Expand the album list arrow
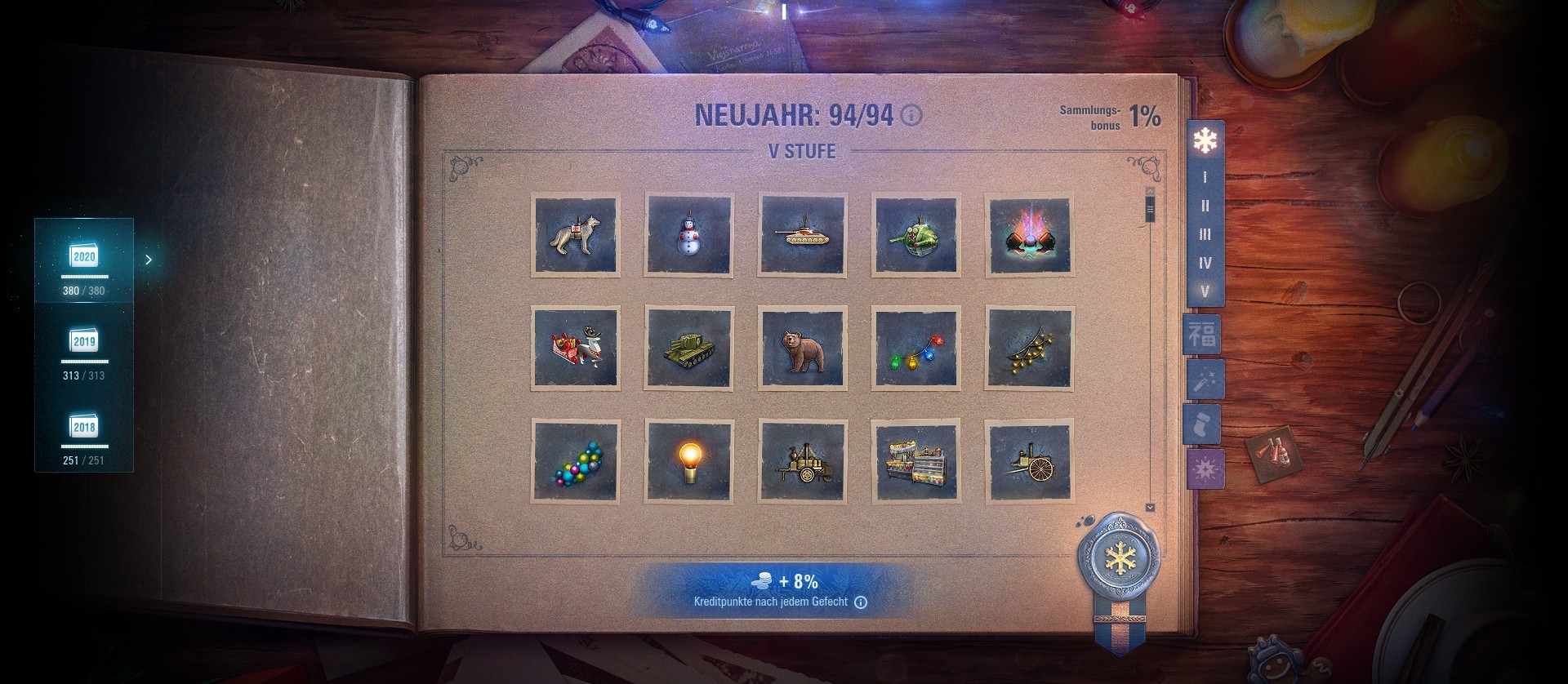Screen dimensions: 1568x684 click(x=149, y=260)
